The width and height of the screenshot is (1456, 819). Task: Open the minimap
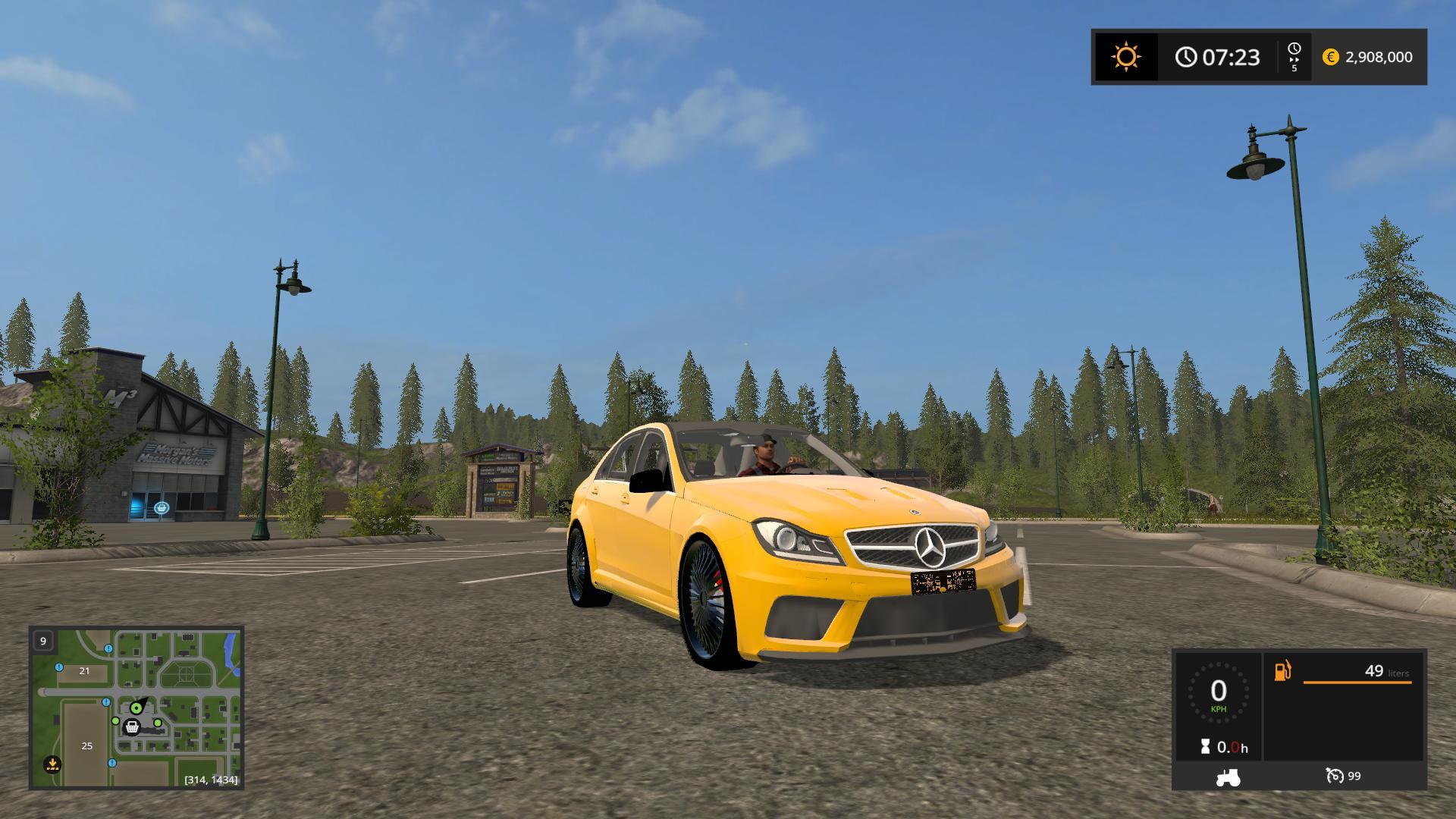tap(136, 707)
